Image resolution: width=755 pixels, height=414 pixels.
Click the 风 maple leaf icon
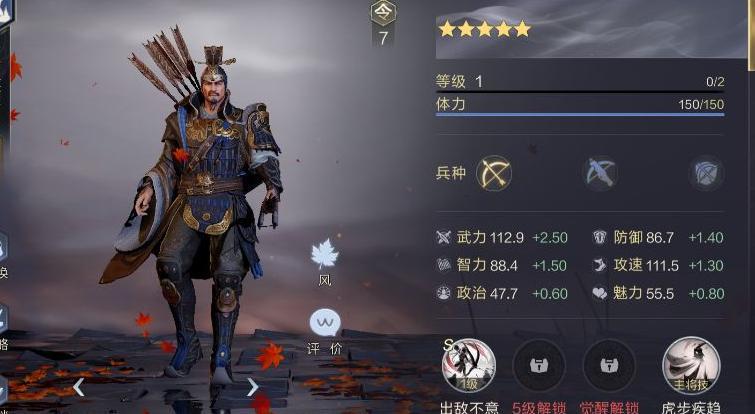click(x=324, y=255)
